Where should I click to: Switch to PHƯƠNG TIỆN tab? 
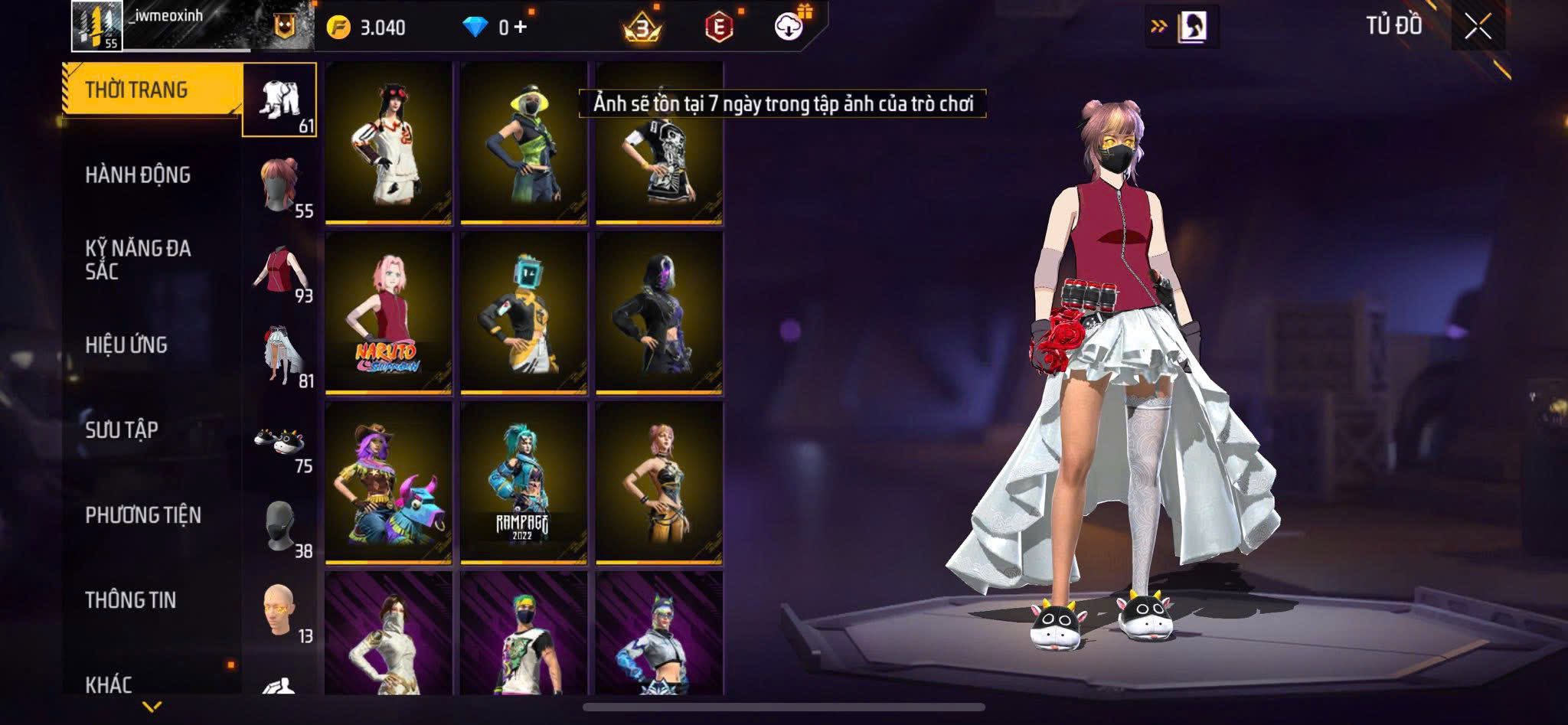click(x=143, y=515)
